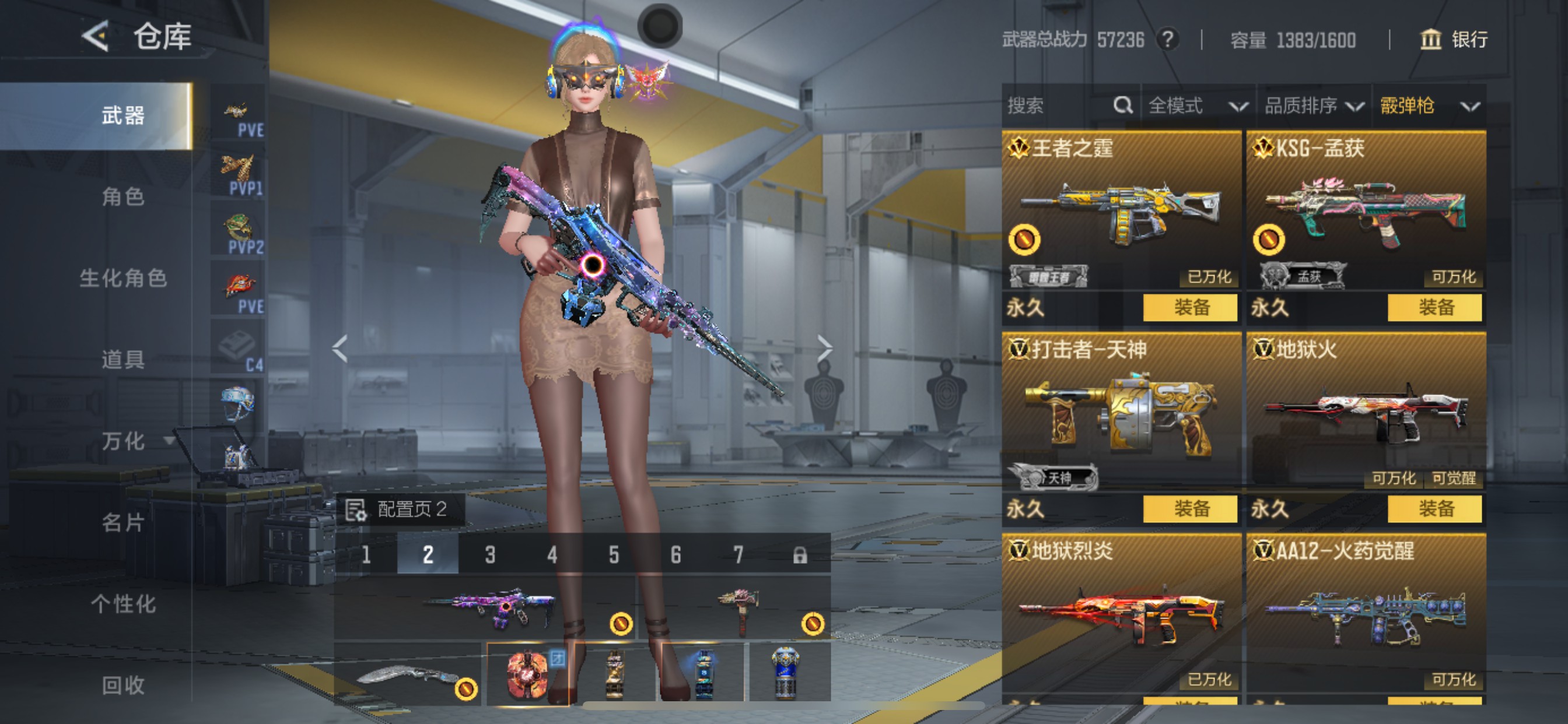The width and height of the screenshot is (1568, 724).
Task: Select the 地狱烈炎 weapon card
Action: 1121,614
